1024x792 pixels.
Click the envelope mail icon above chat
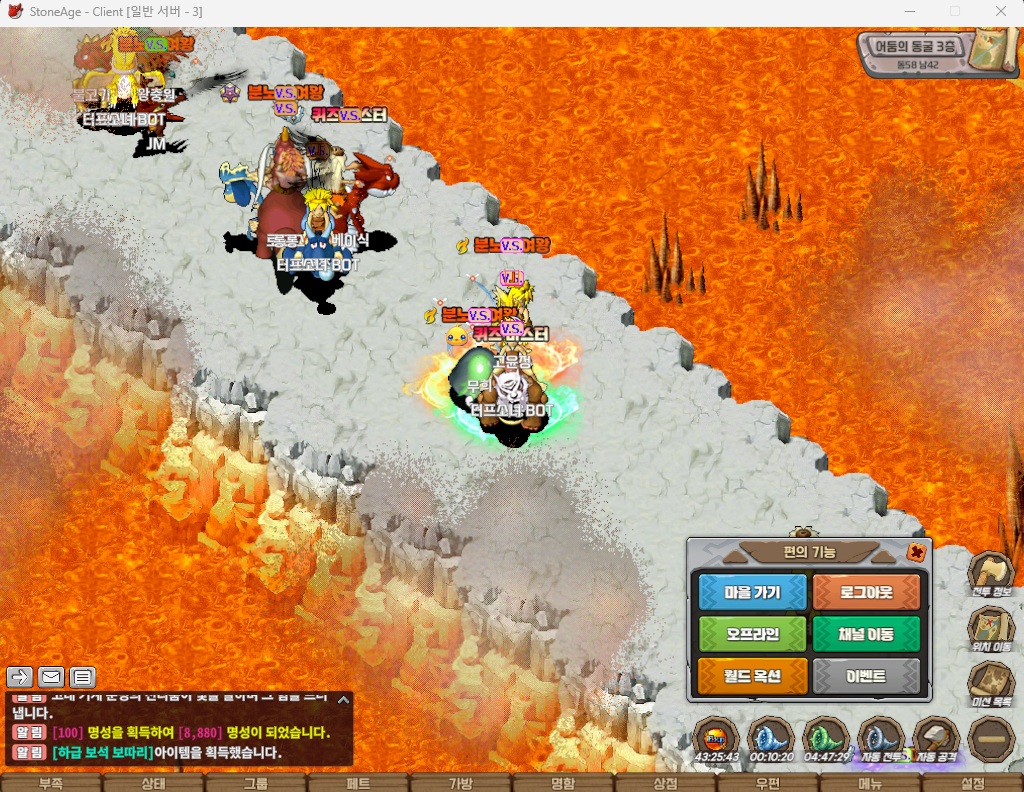[x=51, y=677]
